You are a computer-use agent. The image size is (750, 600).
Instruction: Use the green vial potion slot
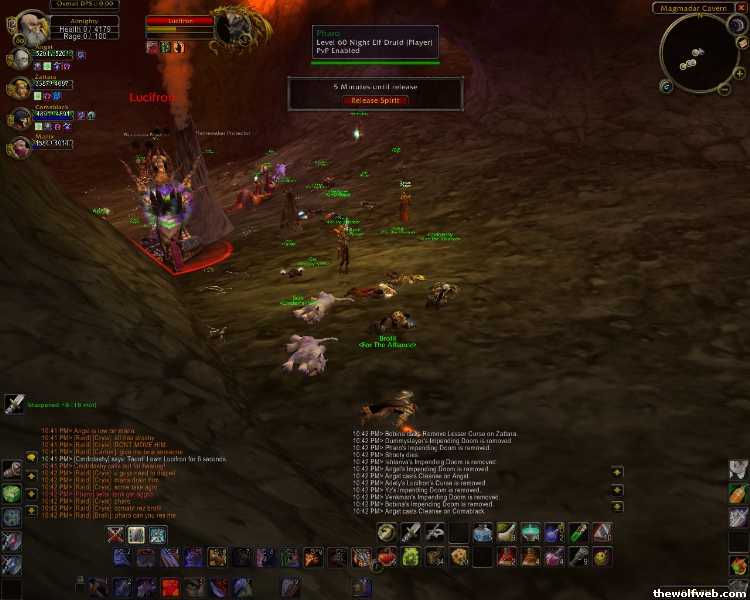(x=578, y=533)
